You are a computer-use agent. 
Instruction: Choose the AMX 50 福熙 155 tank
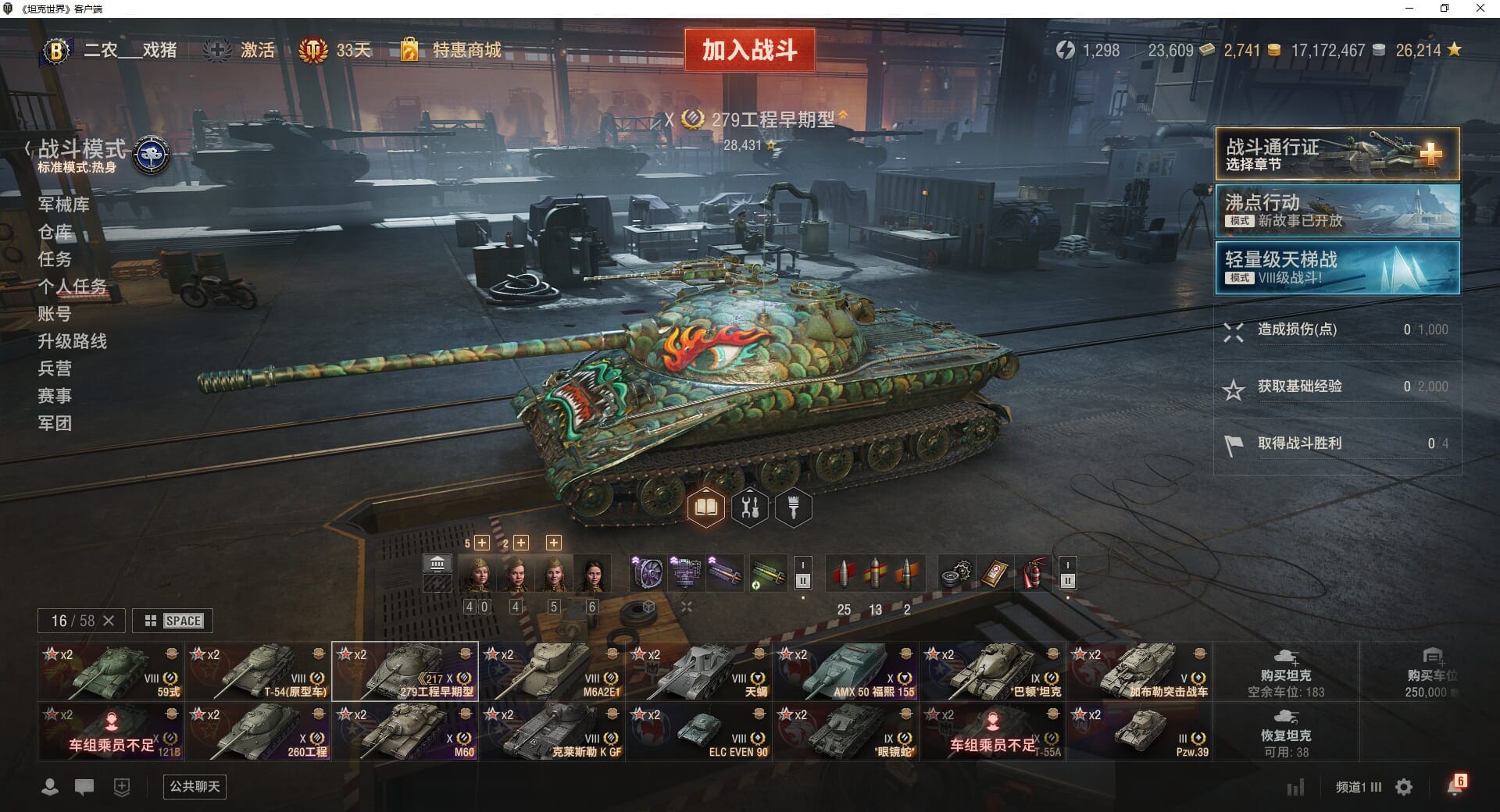(x=845, y=671)
